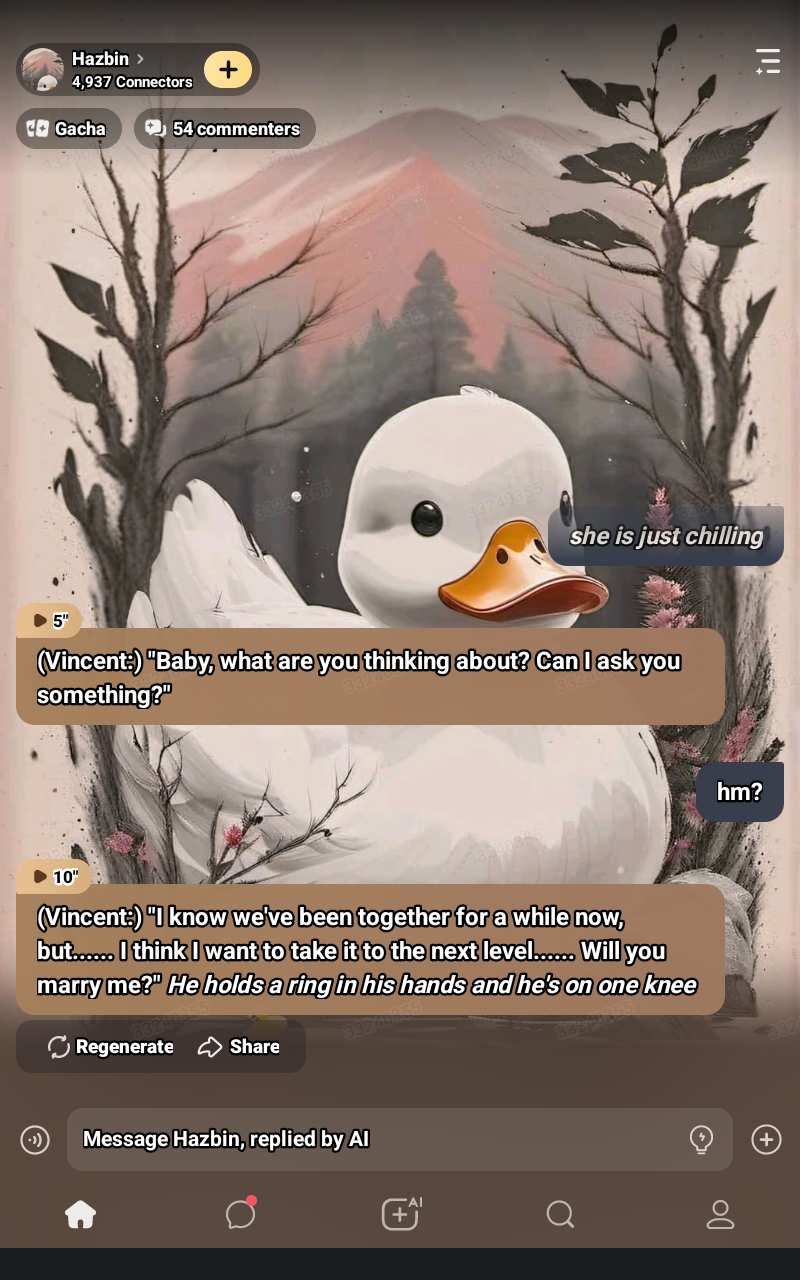Play the 10-second voice message
The image size is (800, 1280).
pos(54,877)
